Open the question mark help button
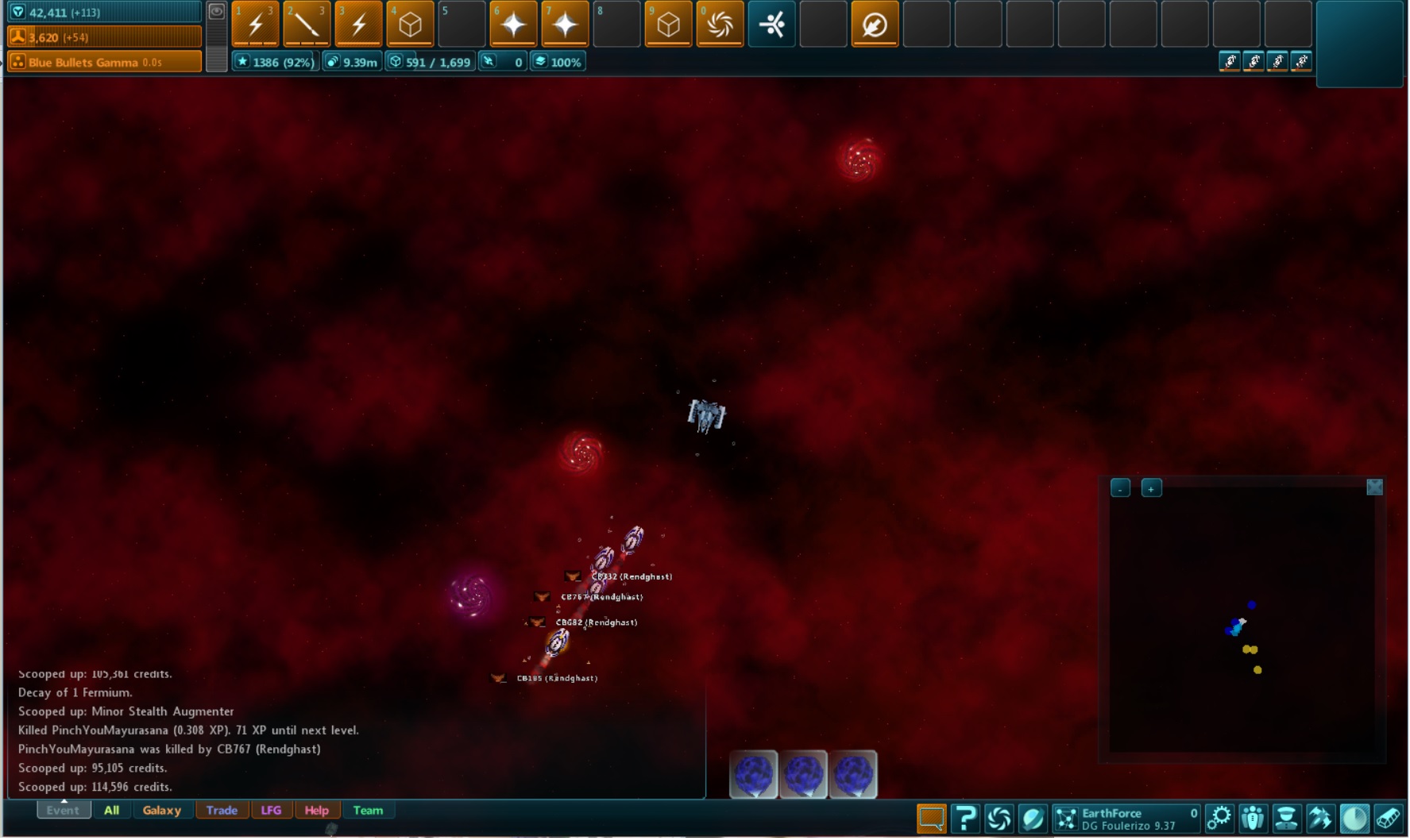The width and height of the screenshot is (1410, 840). click(965, 818)
